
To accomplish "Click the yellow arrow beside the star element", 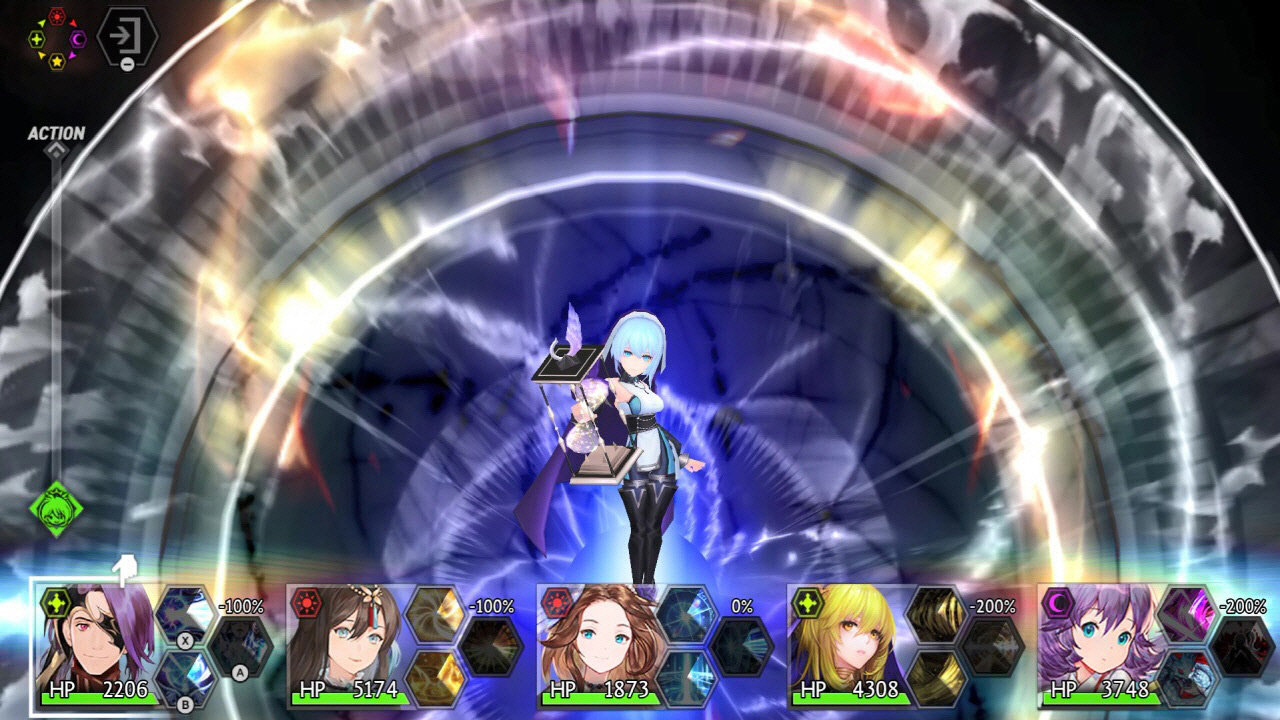I will click(42, 54).
